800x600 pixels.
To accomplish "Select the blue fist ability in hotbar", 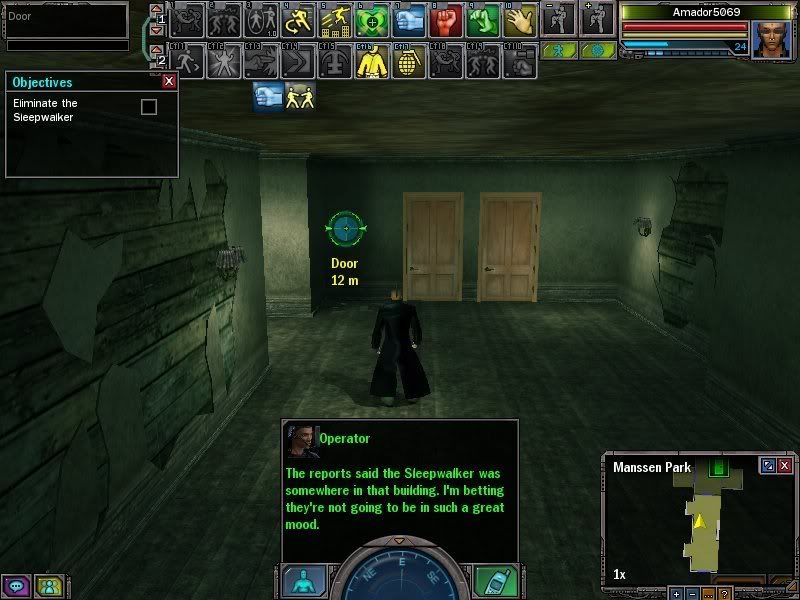I will click(x=408, y=20).
